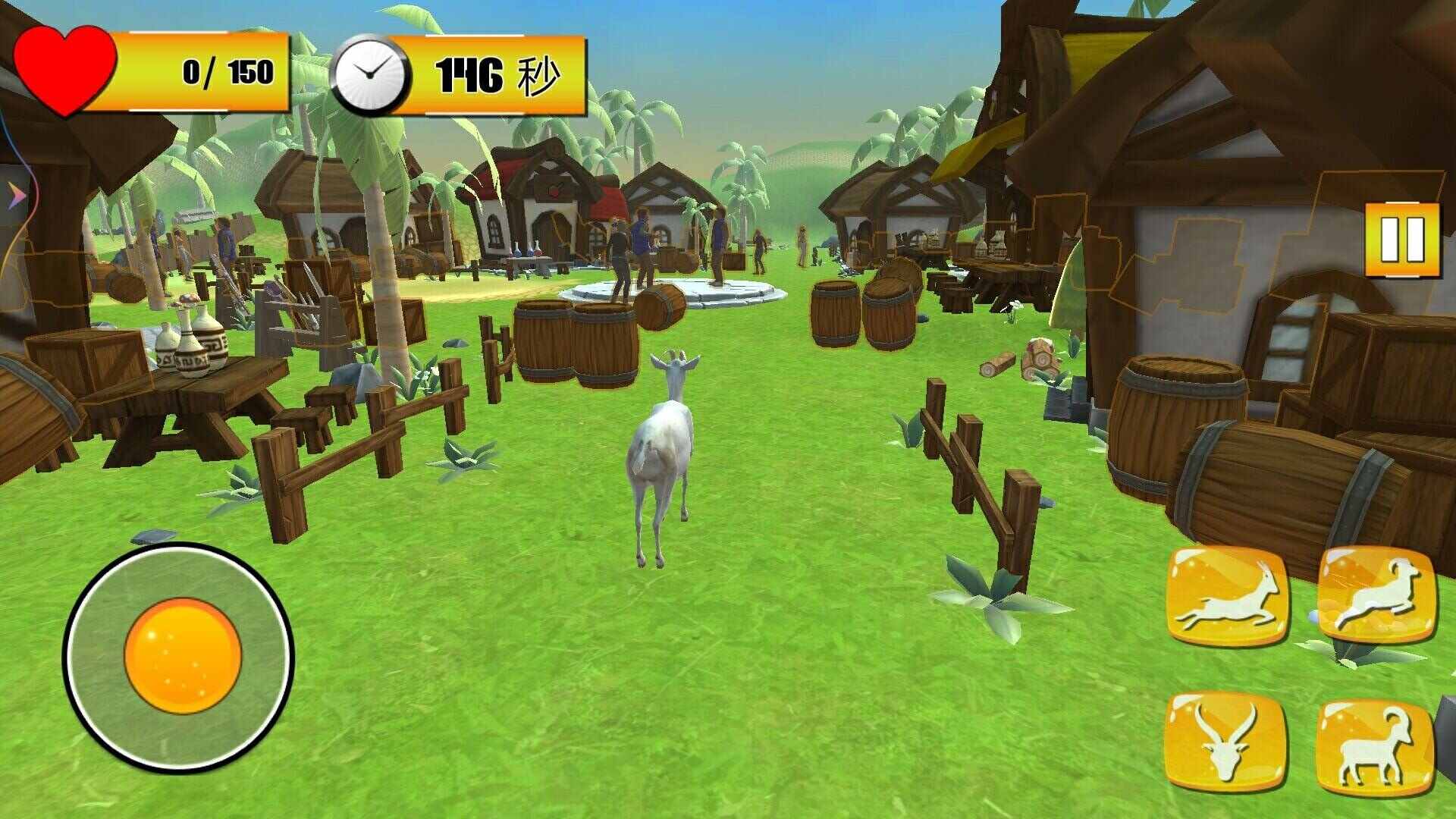Viewport: 1456px width, 819px height.
Task: Activate the leaping antelope sprint action
Action: tap(1225, 596)
